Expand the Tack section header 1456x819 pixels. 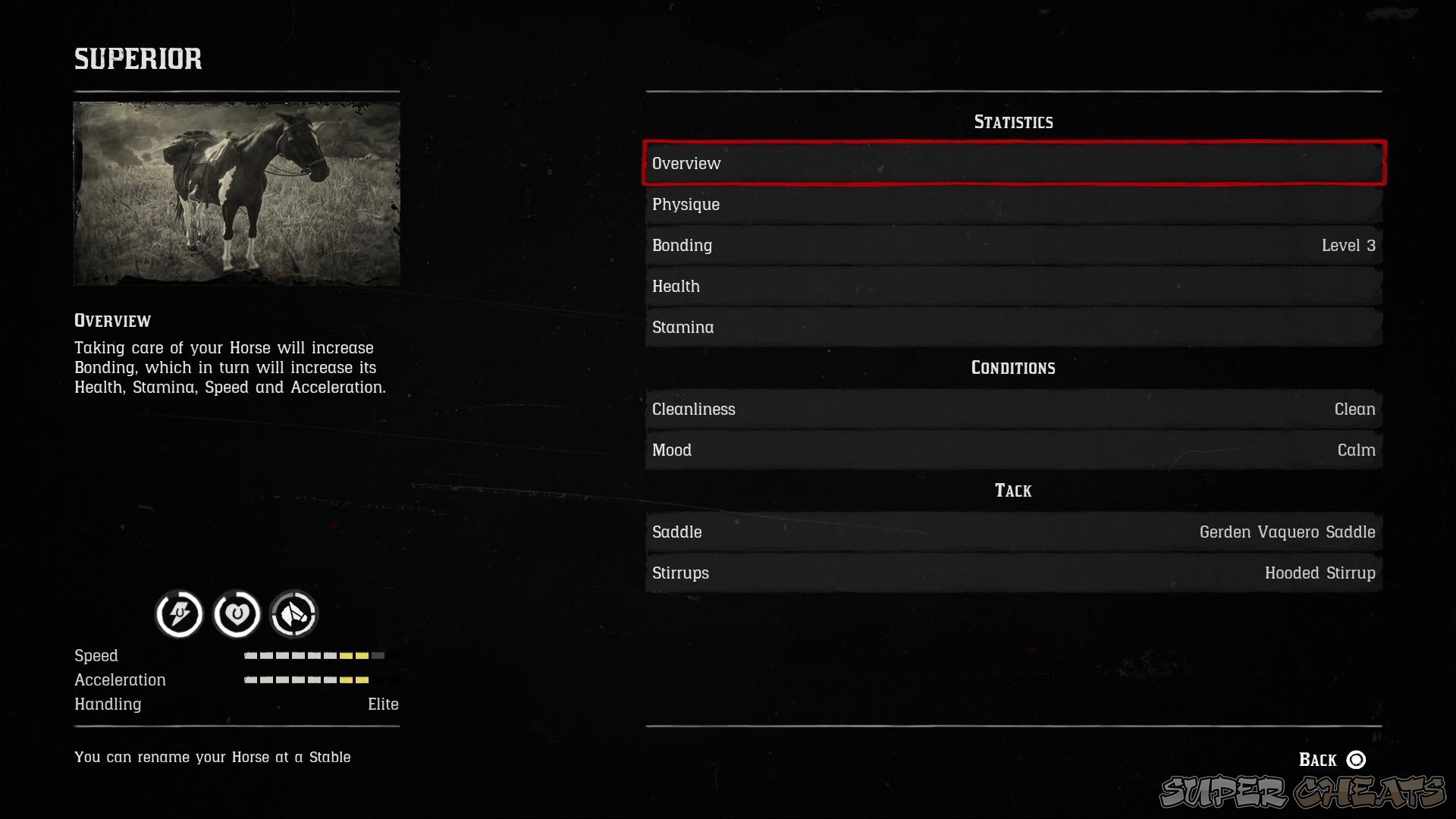click(x=1014, y=491)
